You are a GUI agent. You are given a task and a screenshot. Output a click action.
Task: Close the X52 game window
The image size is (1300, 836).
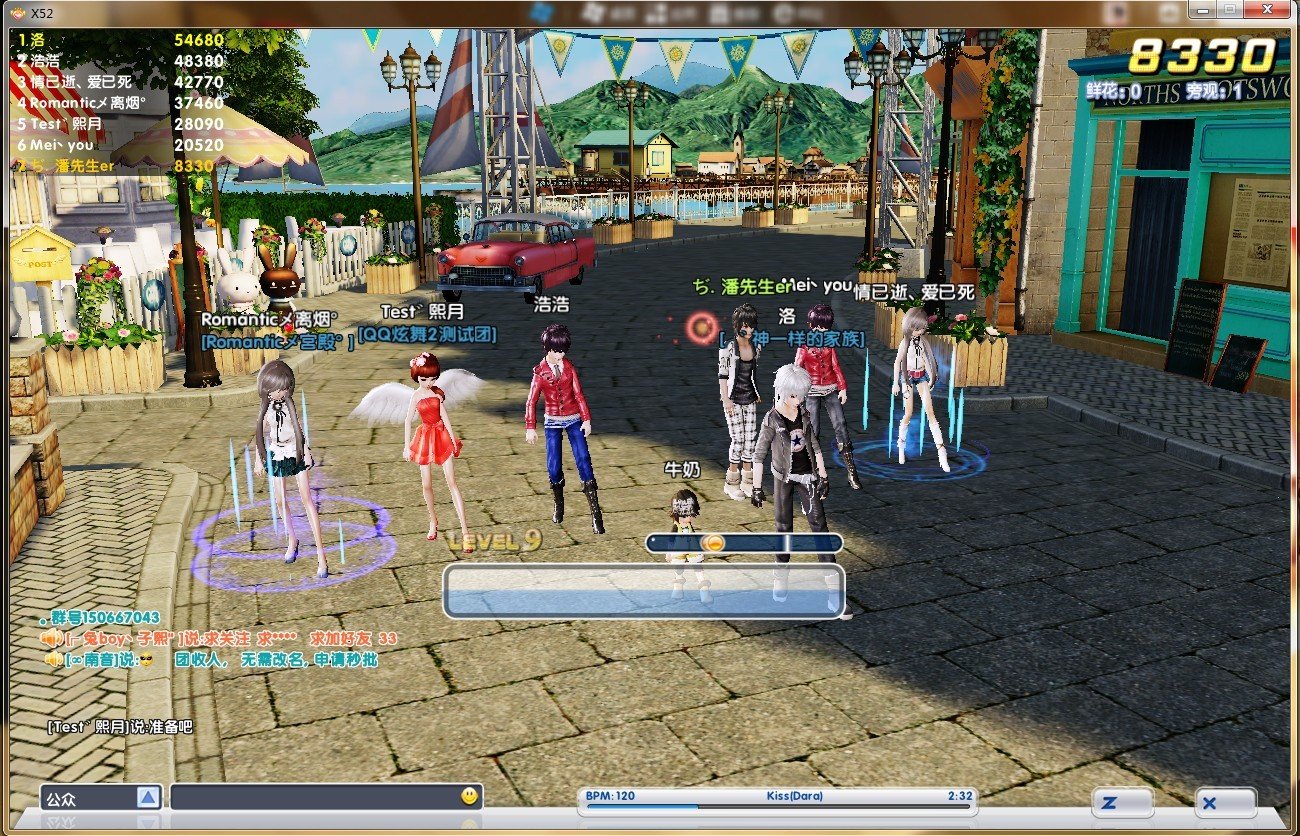pyautogui.click(x=1267, y=9)
